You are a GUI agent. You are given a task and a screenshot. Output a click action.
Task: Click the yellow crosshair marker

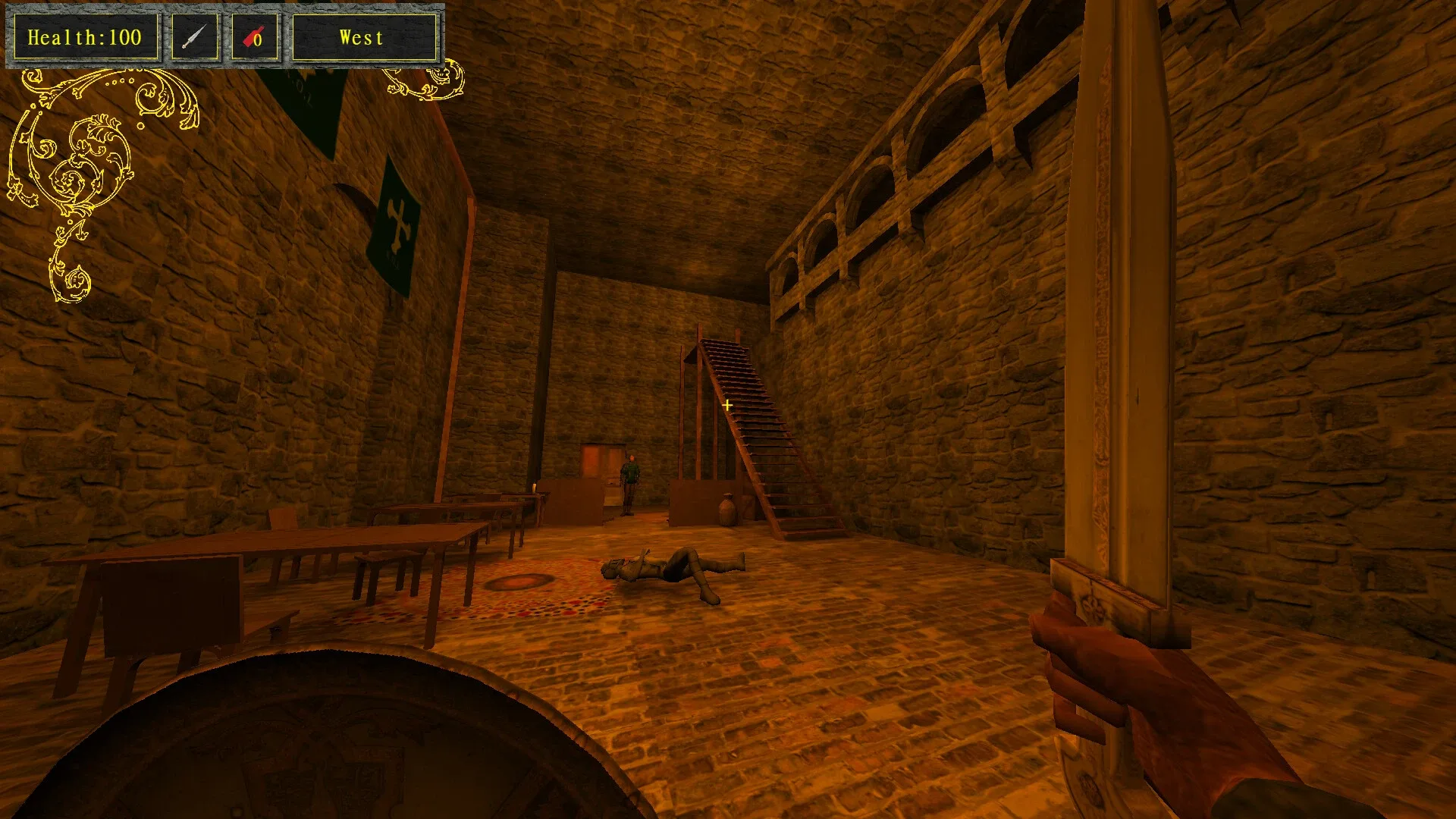(727, 406)
